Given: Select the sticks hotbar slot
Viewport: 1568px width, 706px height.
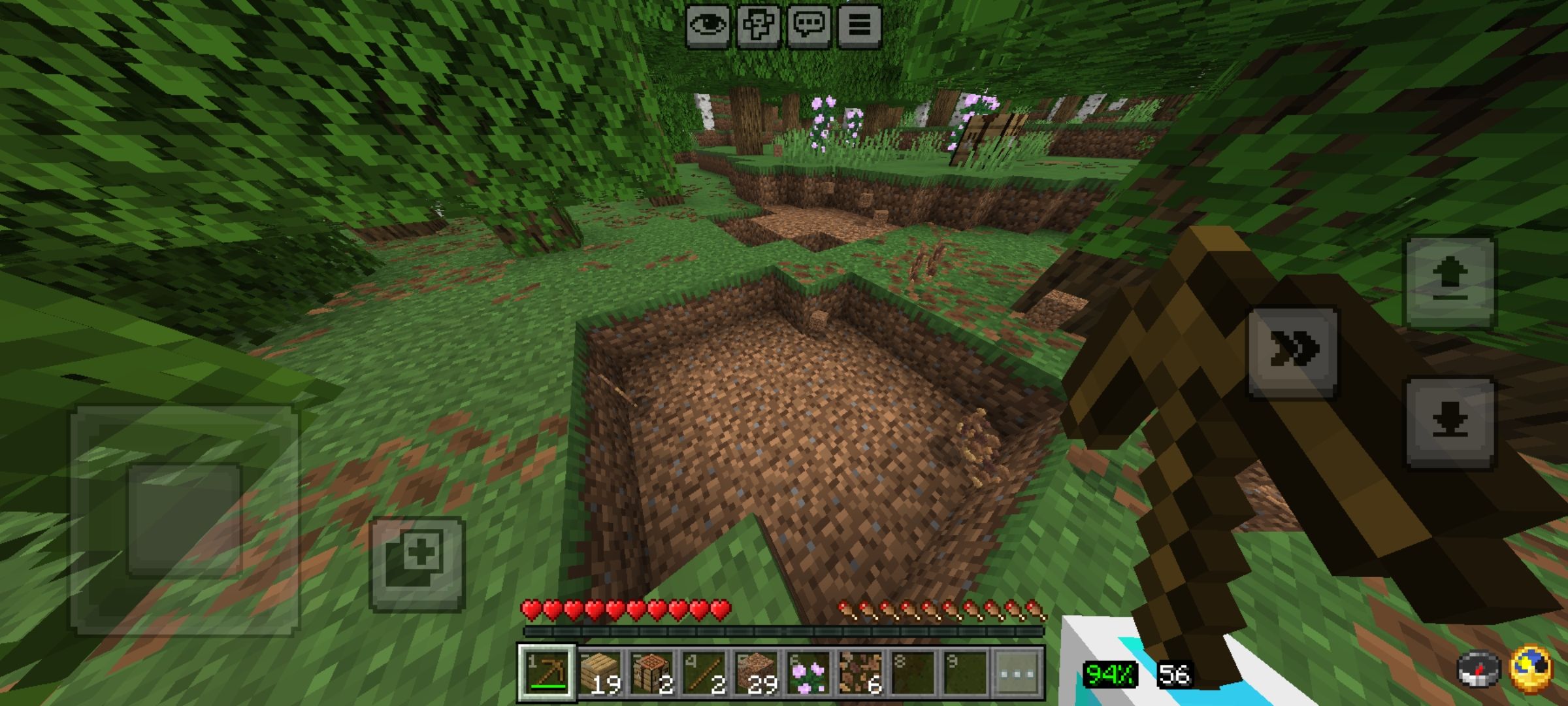Looking at the screenshot, I should (x=704, y=673).
